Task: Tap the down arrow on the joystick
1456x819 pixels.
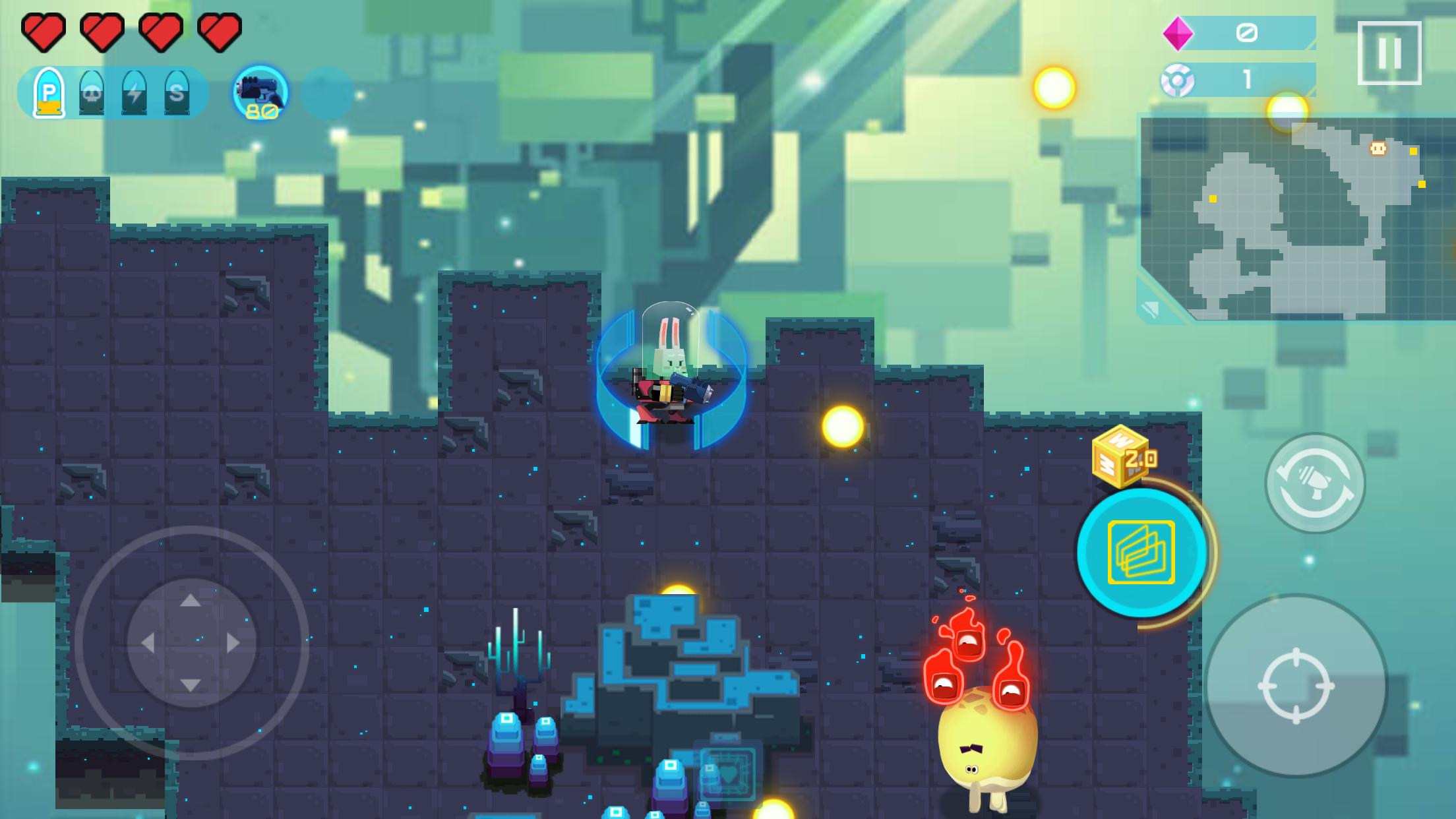Action: (191, 685)
